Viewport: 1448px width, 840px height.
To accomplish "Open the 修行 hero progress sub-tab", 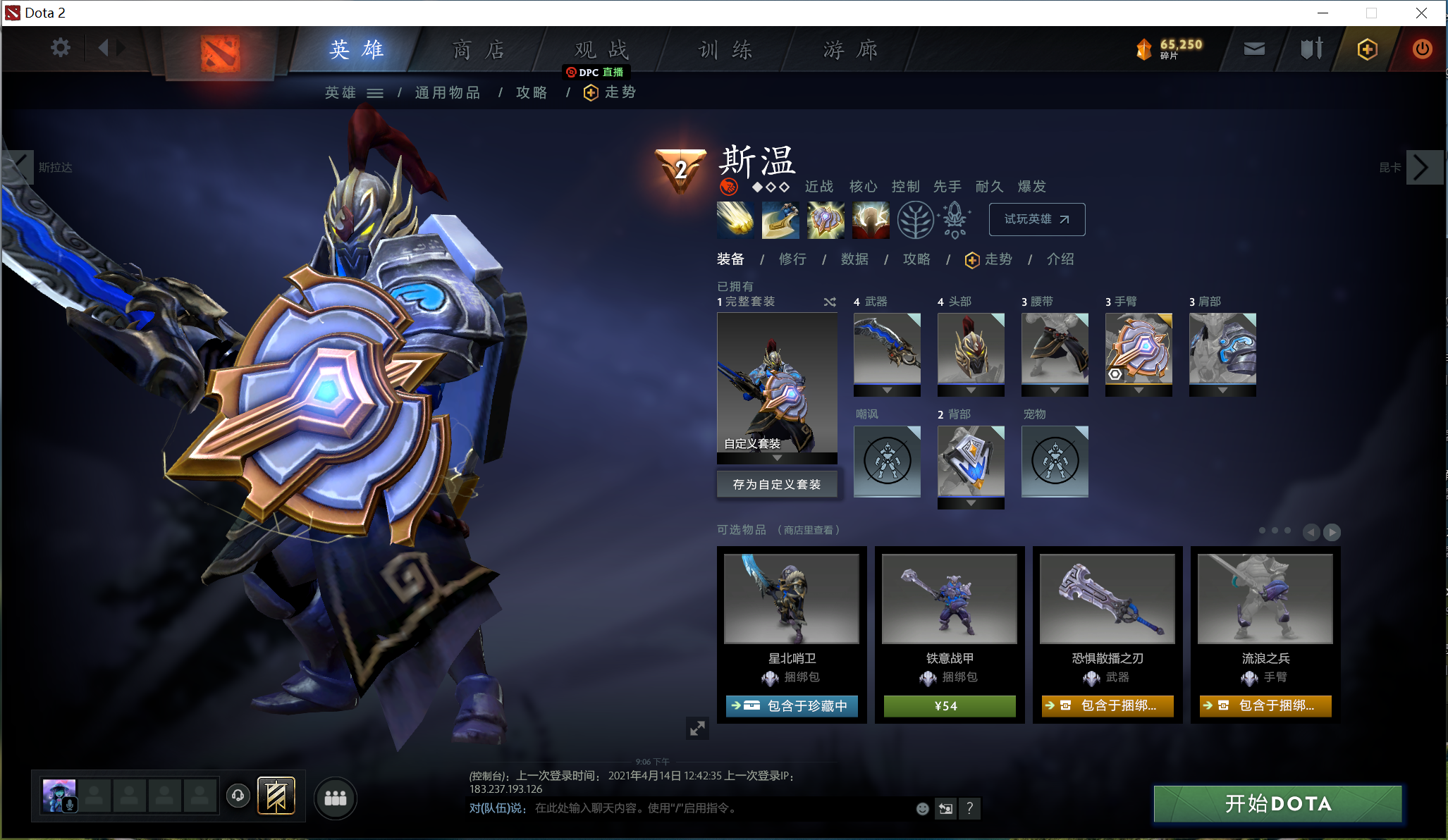I will (x=792, y=259).
